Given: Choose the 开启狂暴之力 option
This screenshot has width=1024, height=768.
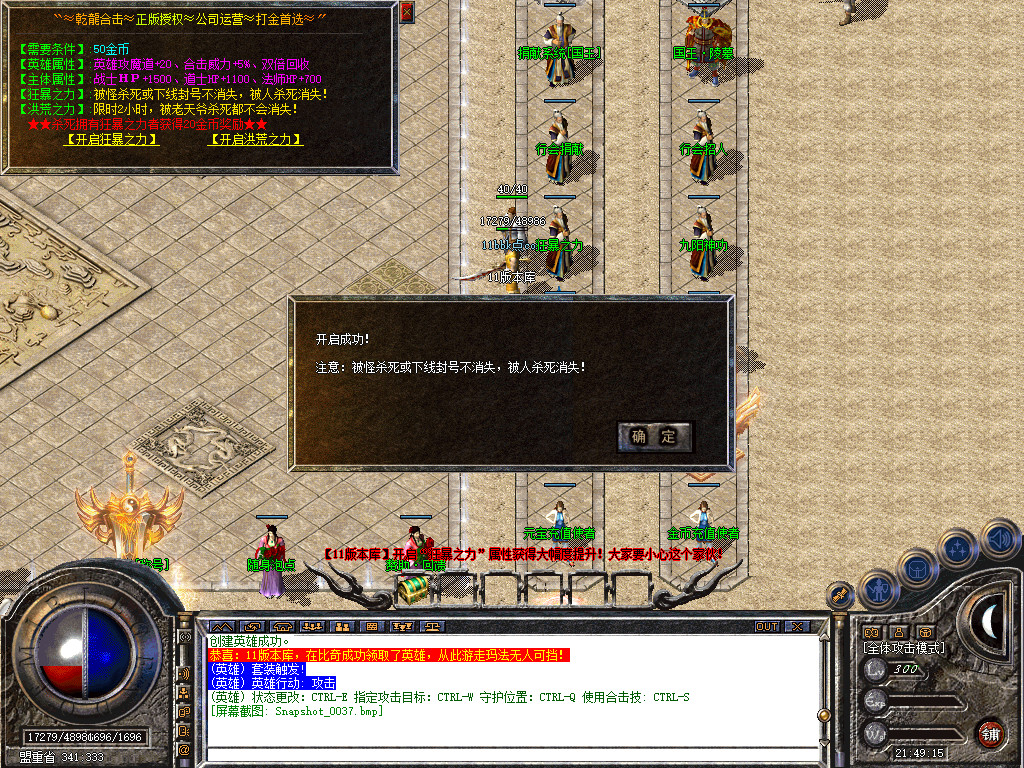Looking at the screenshot, I should [111, 140].
